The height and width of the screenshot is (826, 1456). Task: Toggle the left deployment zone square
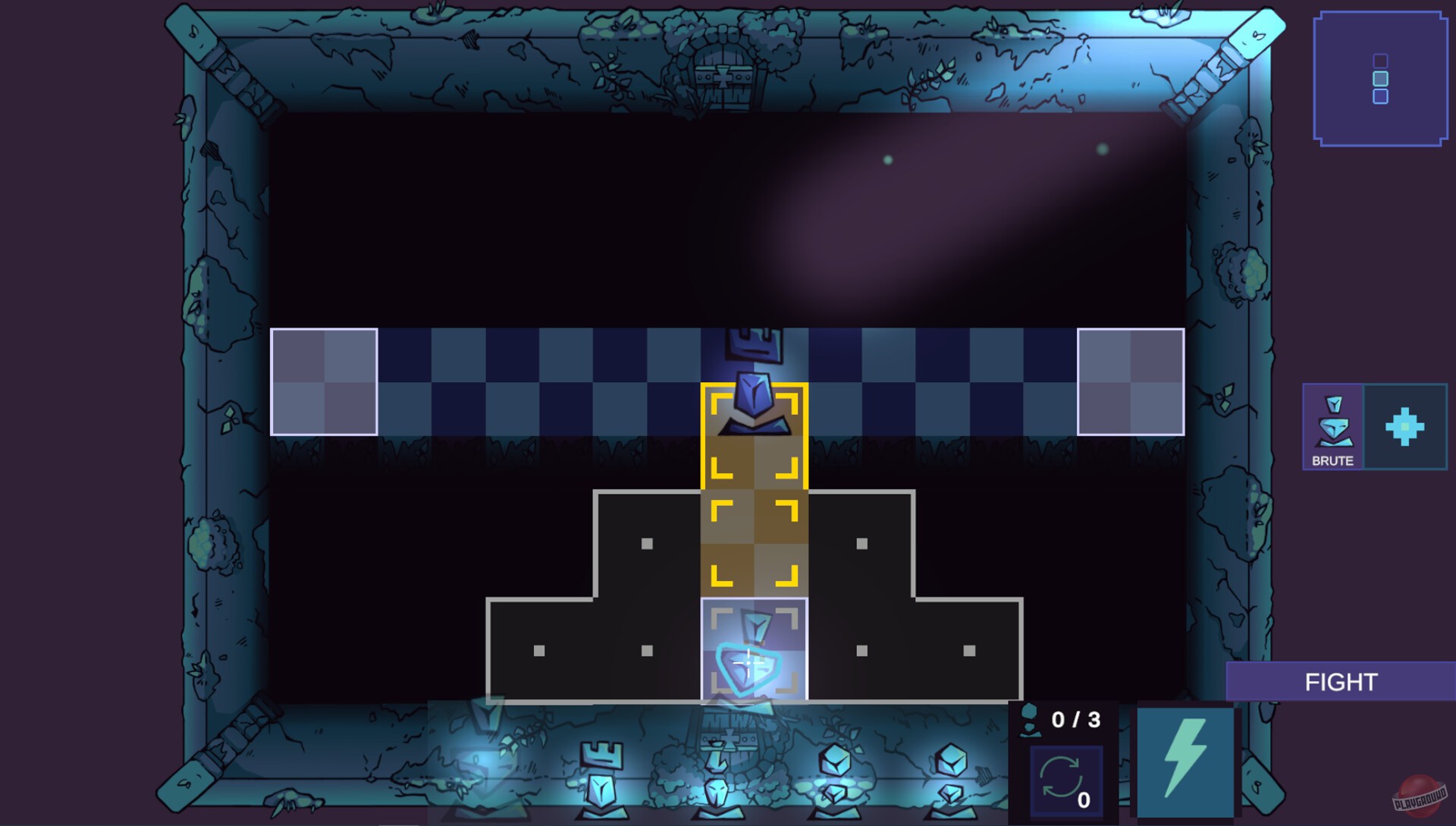click(325, 382)
